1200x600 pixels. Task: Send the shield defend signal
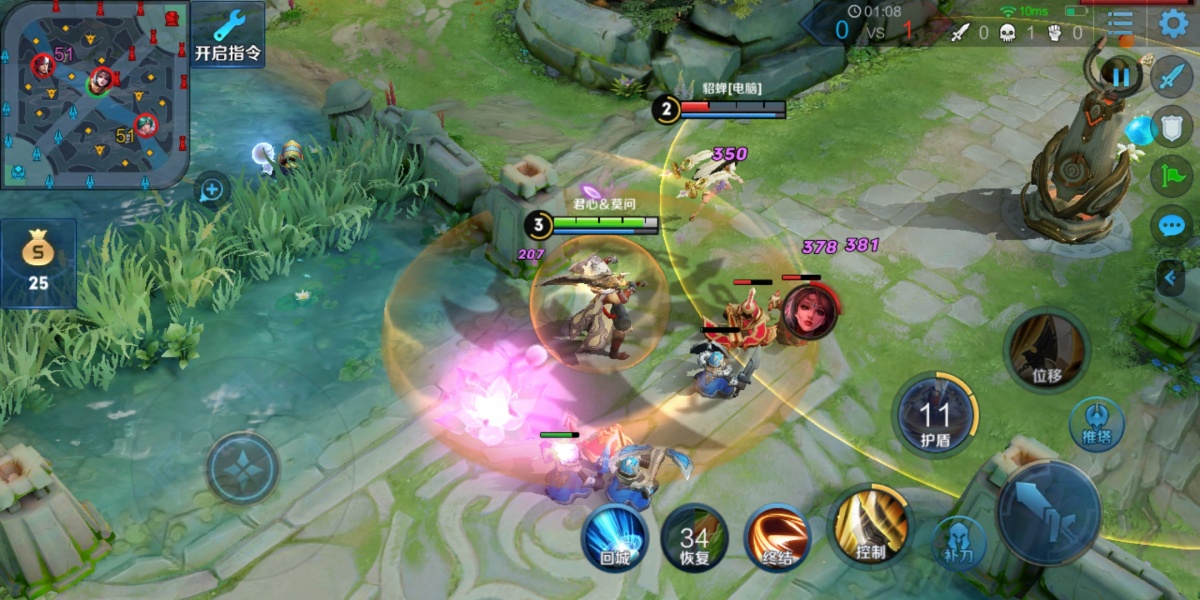coord(1171,127)
